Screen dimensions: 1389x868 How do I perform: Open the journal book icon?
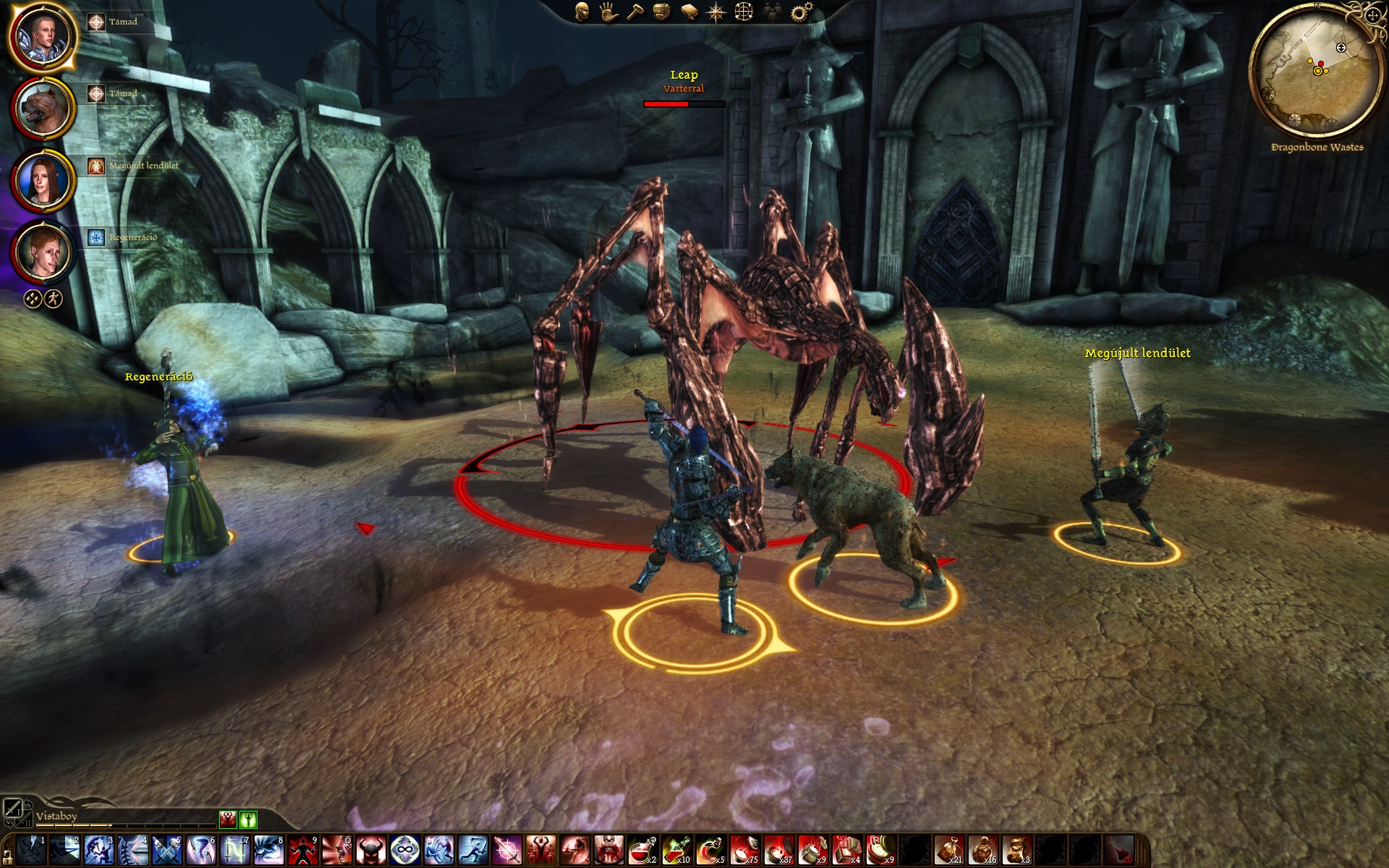(x=689, y=12)
